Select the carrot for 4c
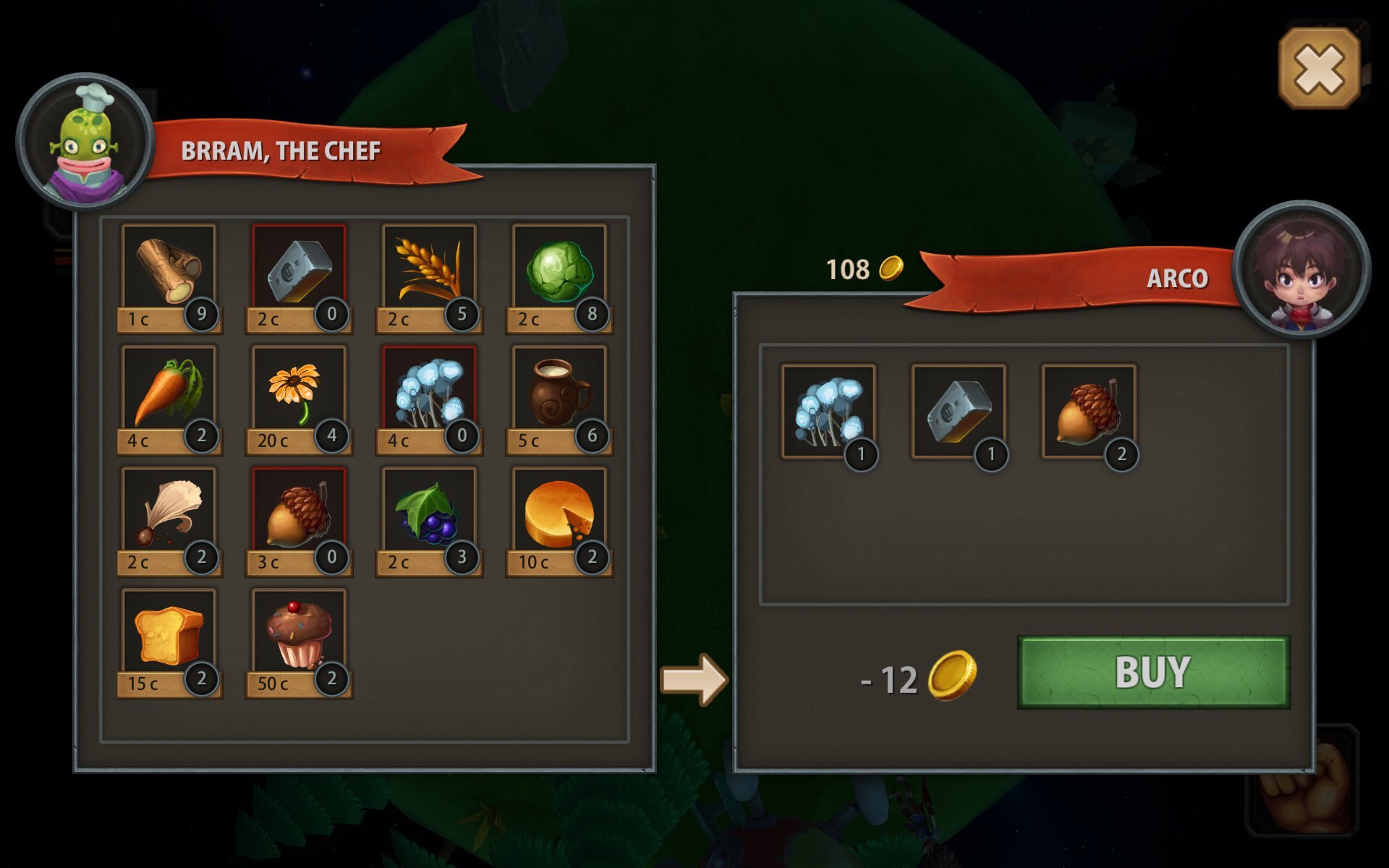This screenshot has width=1389, height=868. 169,391
